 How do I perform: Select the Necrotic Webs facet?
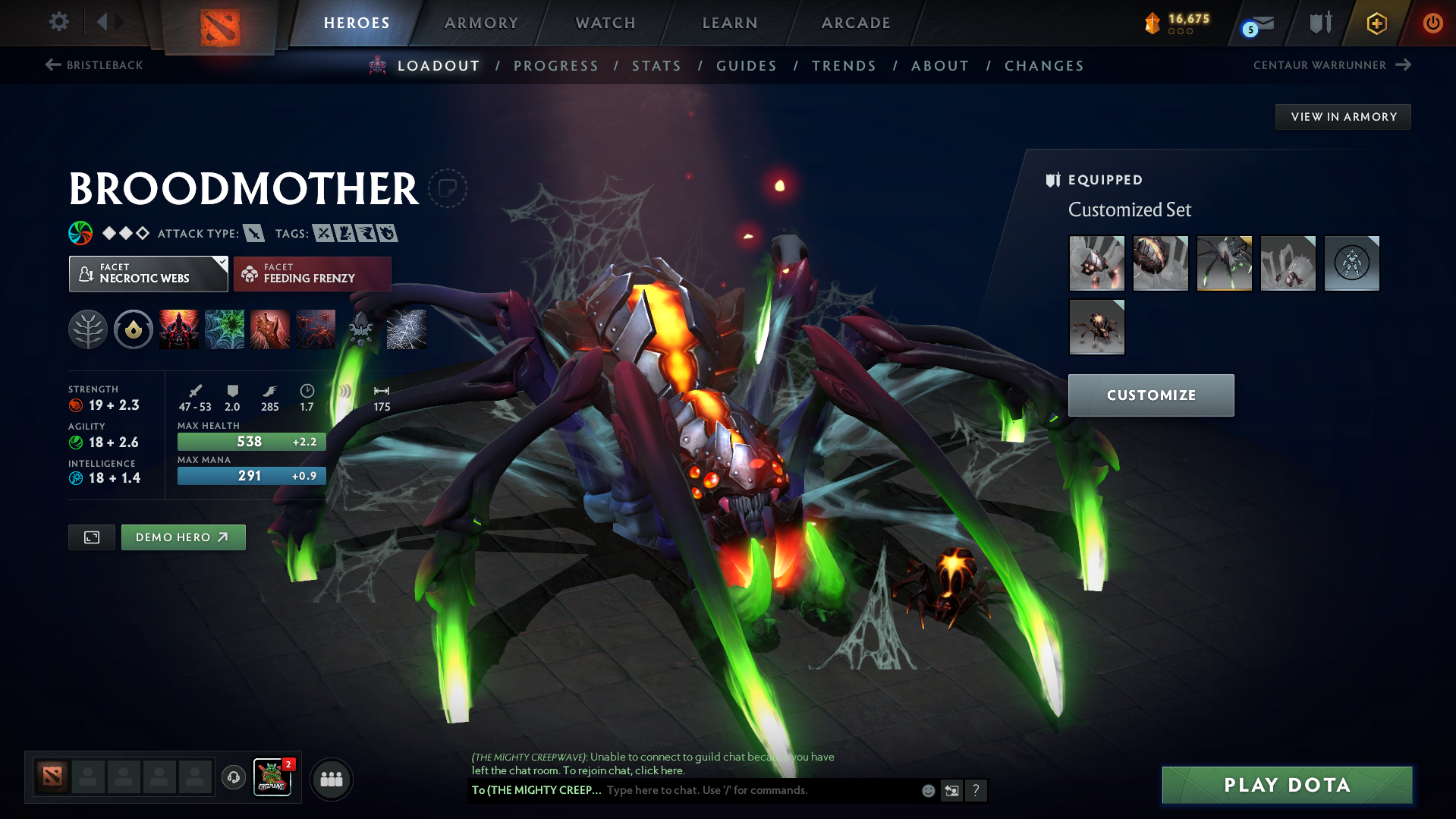coord(148,273)
